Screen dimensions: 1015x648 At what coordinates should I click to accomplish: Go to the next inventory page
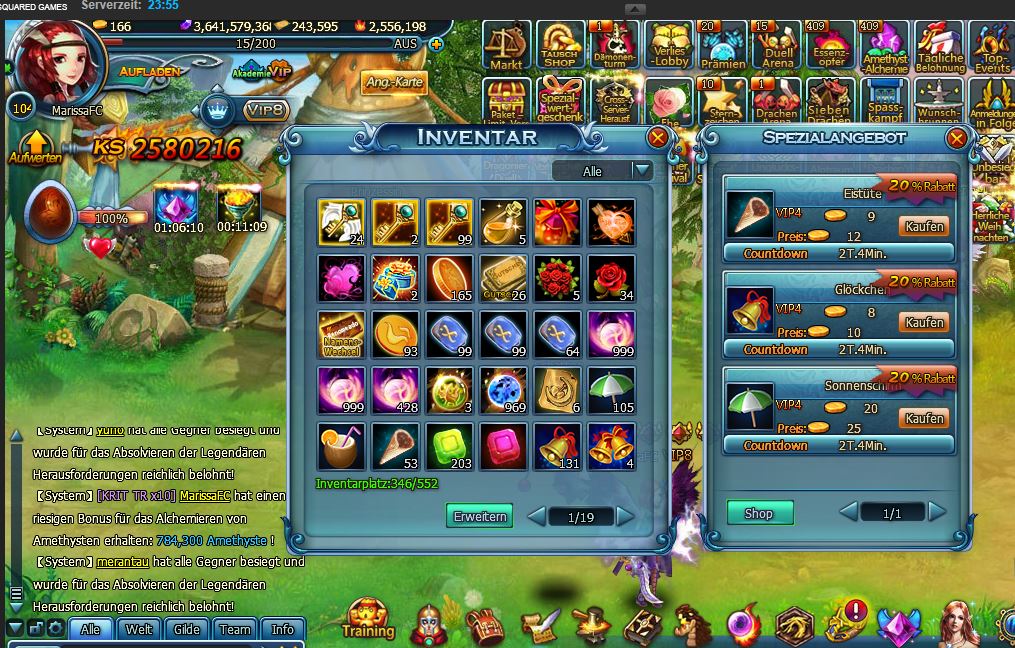626,516
